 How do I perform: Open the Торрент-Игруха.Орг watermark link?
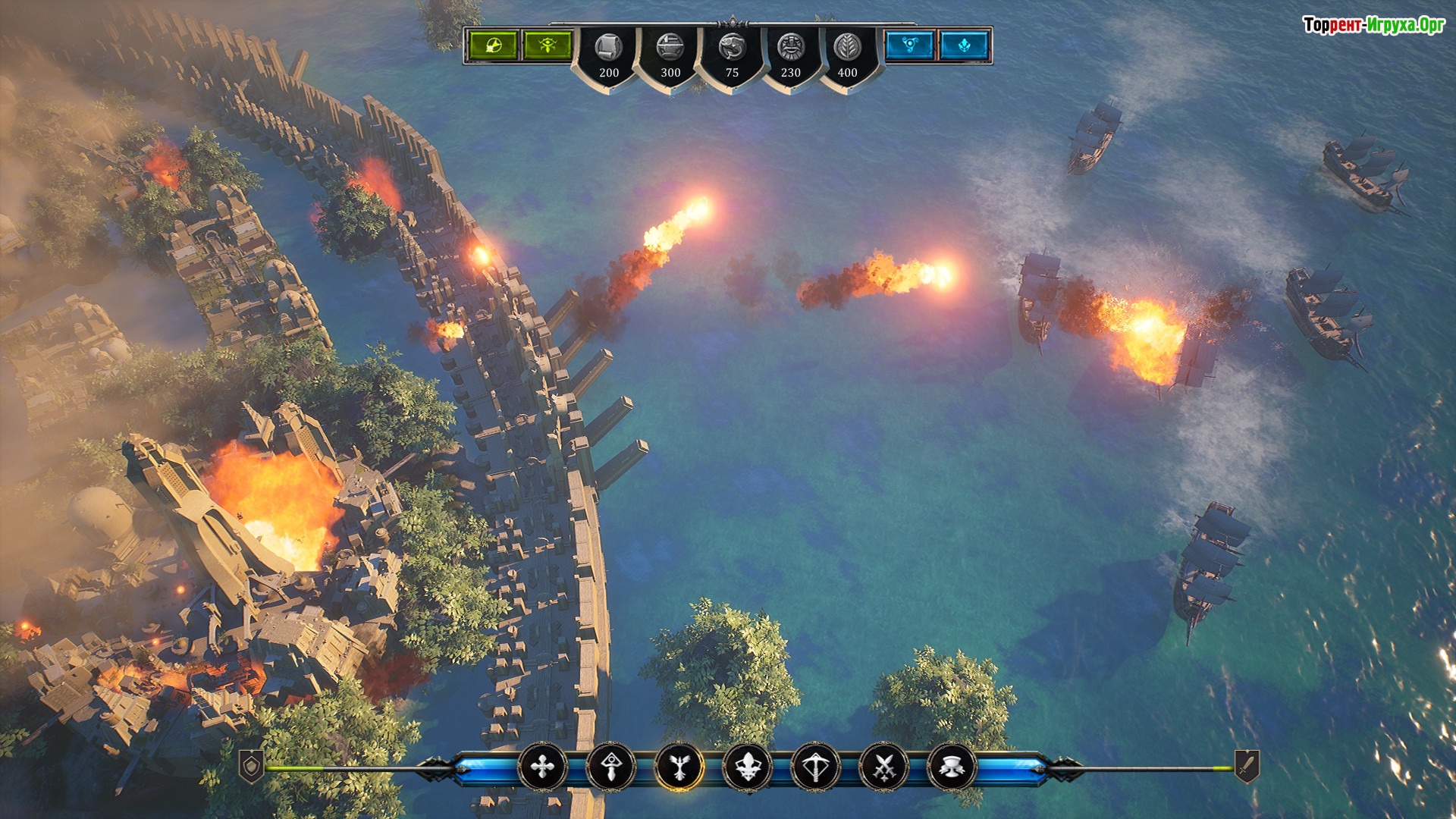(x=1373, y=25)
